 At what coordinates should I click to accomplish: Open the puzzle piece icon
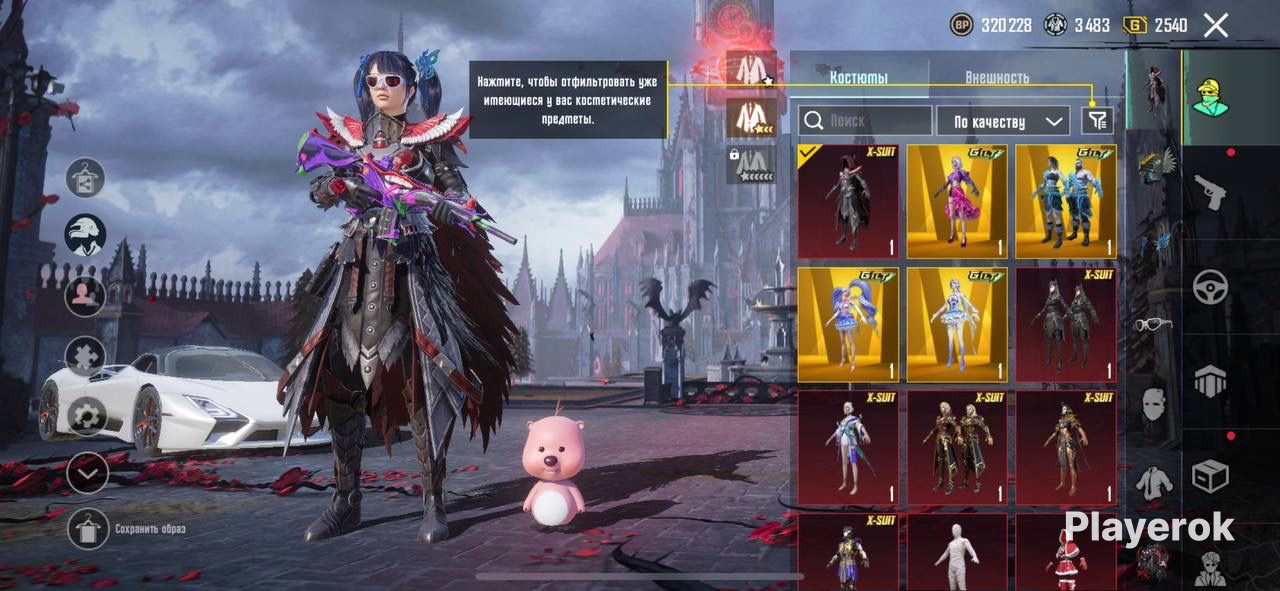[86, 355]
